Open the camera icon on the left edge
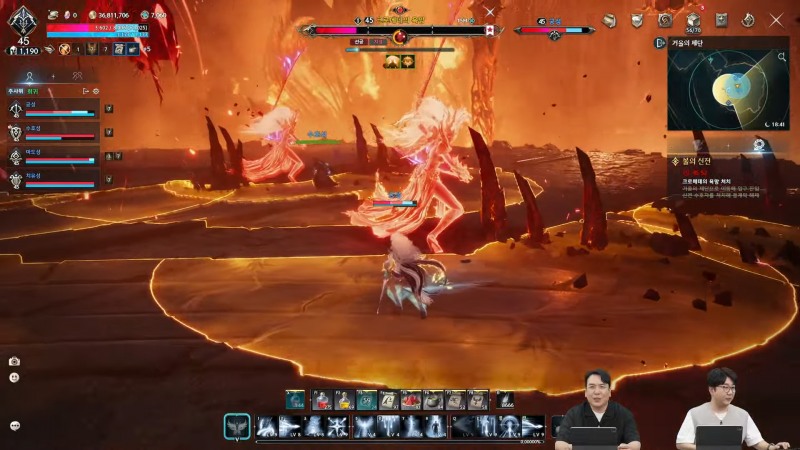The width and height of the screenshot is (800, 450). point(14,361)
